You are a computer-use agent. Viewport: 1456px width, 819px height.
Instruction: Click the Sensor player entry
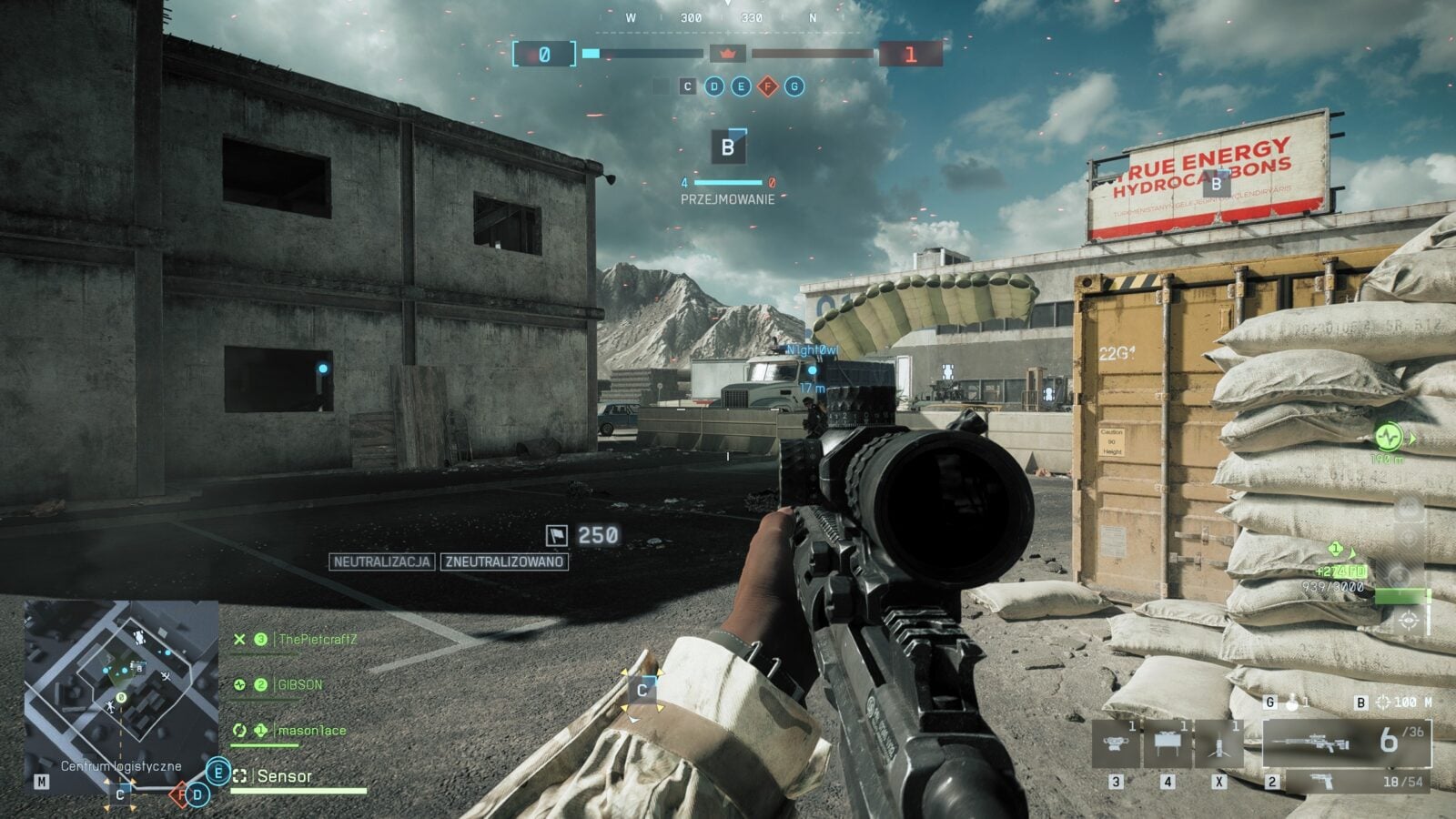(x=284, y=776)
